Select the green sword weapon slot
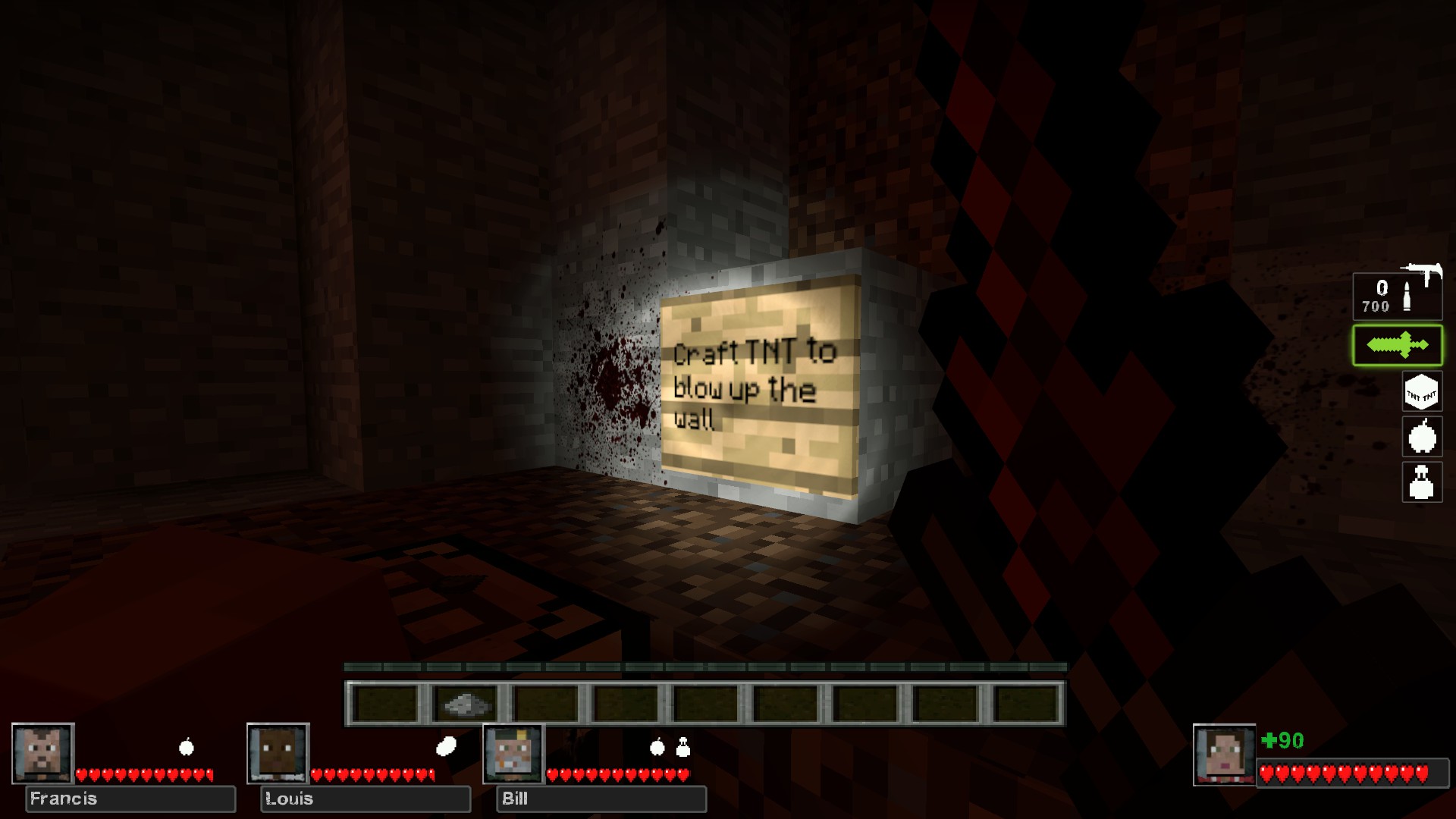The width and height of the screenshot is (1456, 819). pos(1397,346)
